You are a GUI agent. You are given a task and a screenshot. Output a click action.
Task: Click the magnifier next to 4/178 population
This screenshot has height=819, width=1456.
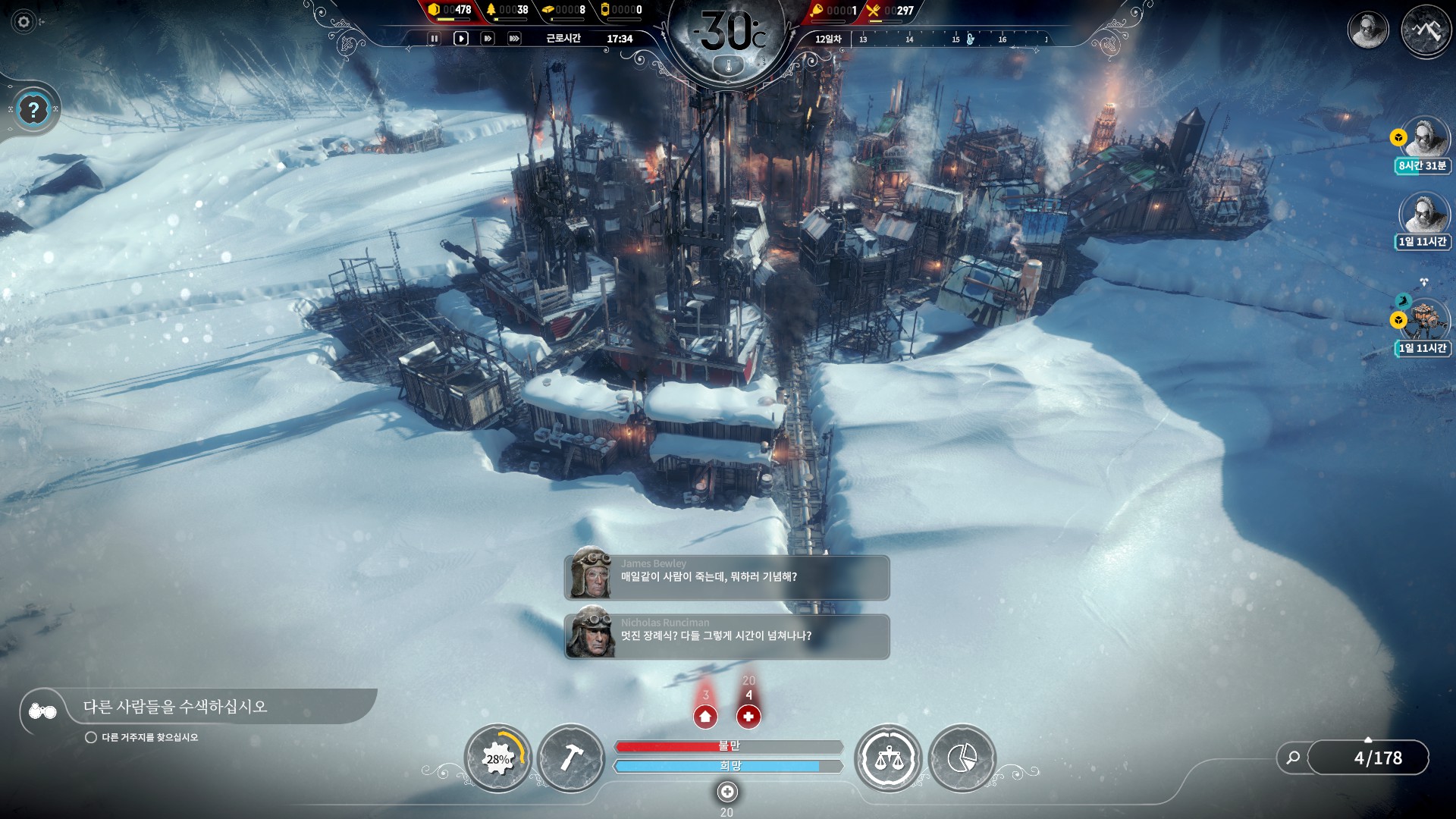[1293, 758]
